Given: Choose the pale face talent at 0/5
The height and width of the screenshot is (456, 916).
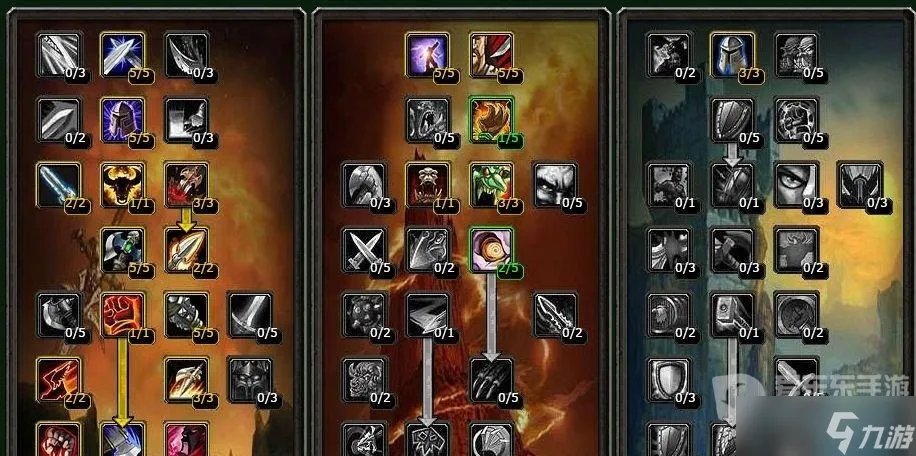Looking at the screenshot, I should click(x=554, y=185).
